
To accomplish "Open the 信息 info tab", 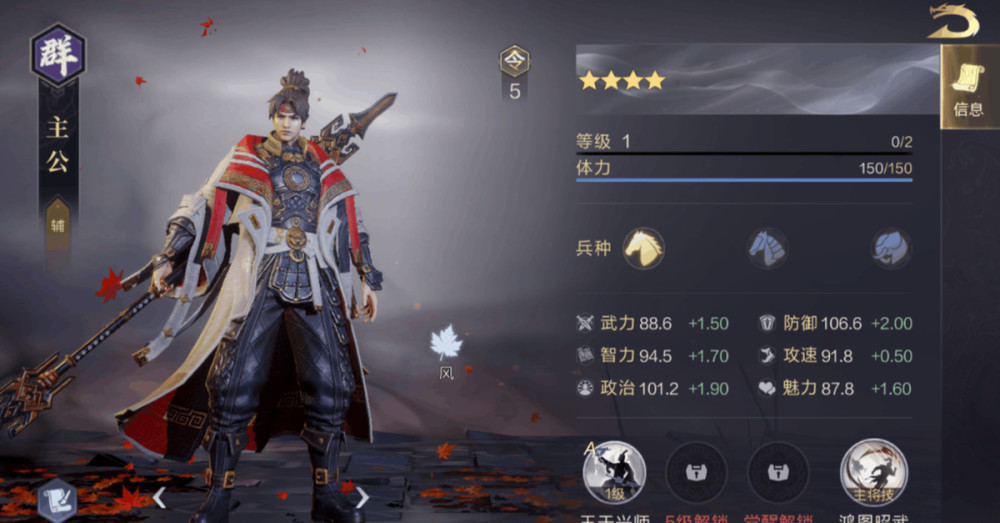I will coord(968,88).
